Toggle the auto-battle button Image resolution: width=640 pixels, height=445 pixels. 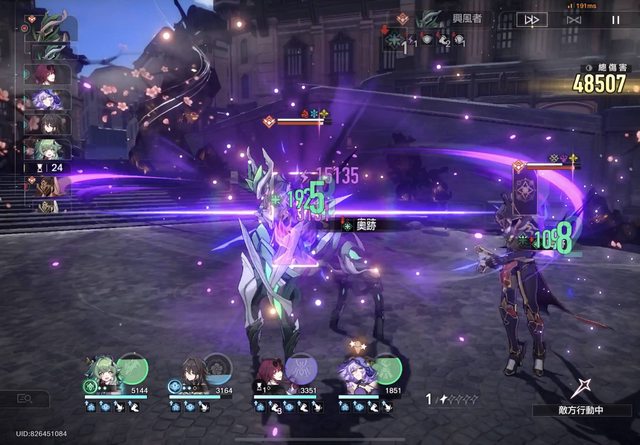(x=574, y=19)
